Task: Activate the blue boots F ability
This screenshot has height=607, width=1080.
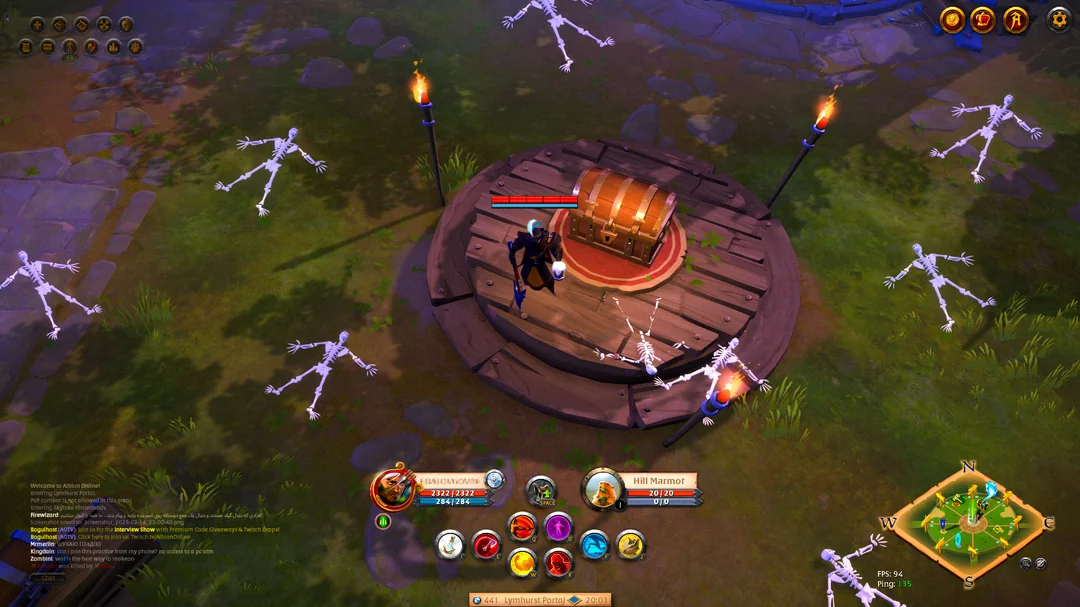Action: click(594, 545)
